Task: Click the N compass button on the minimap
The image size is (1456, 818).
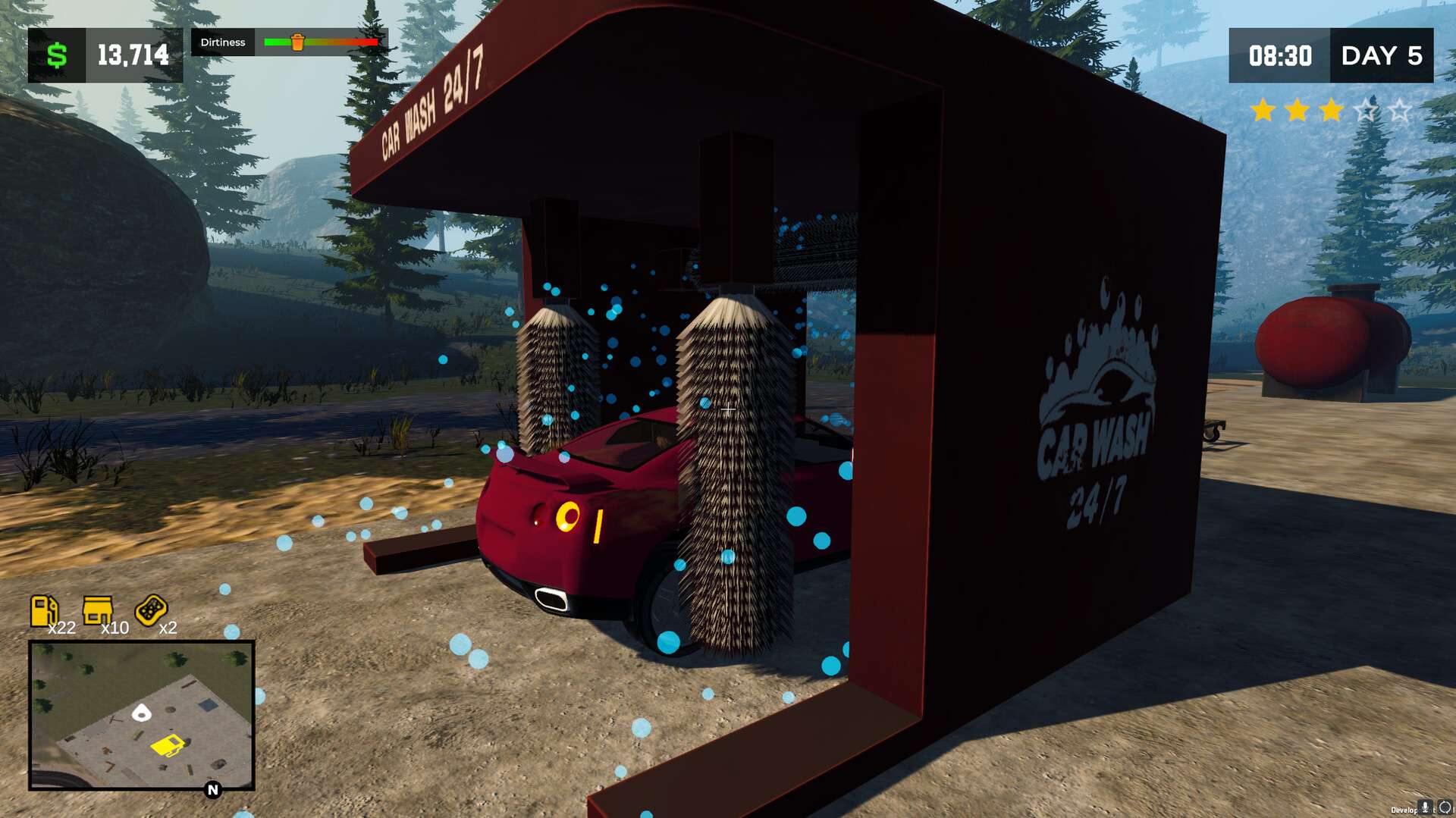Action: coord(212,789)
